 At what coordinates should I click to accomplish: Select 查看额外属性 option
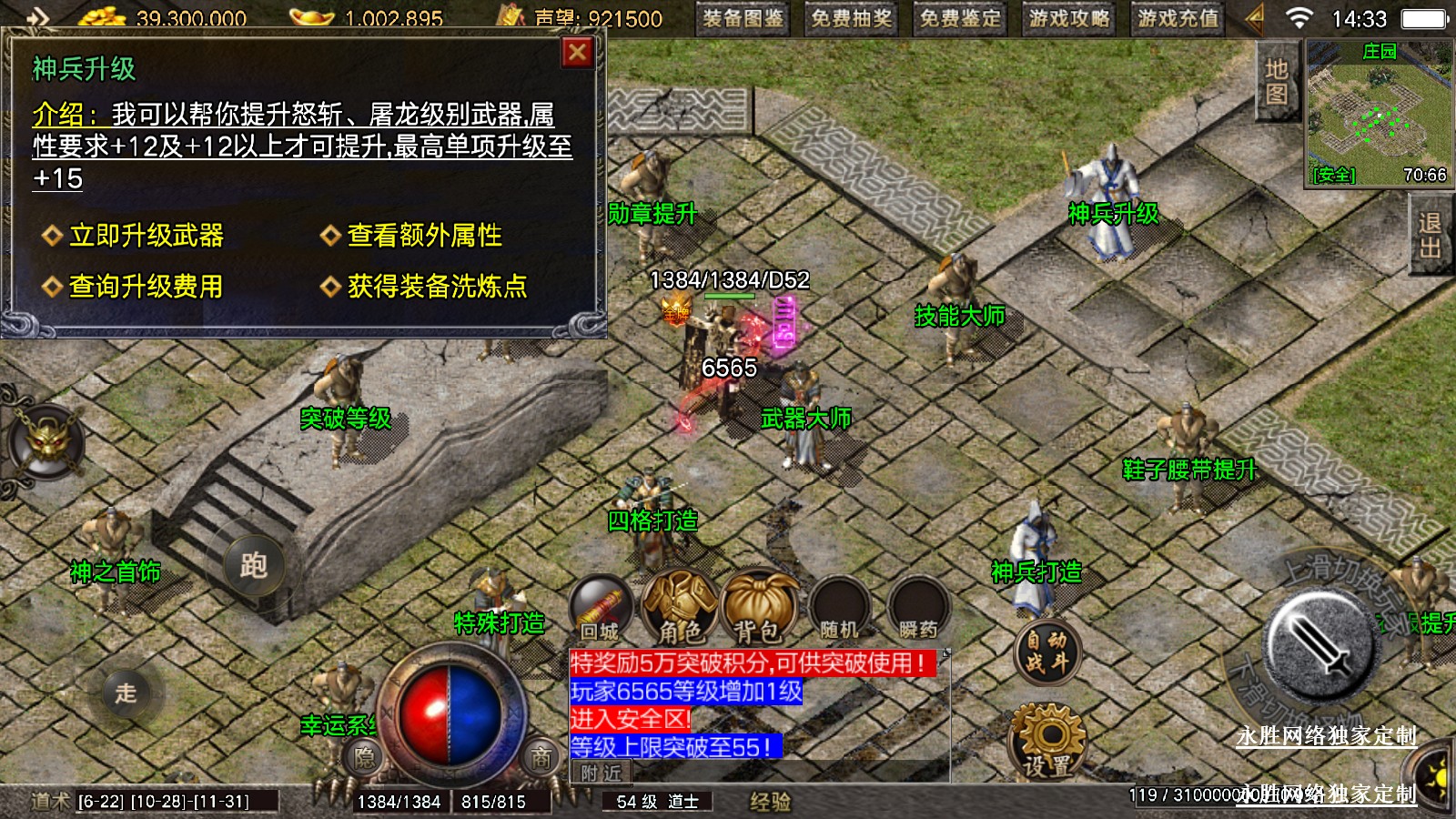pyautogui.click(x=424, y=236)
